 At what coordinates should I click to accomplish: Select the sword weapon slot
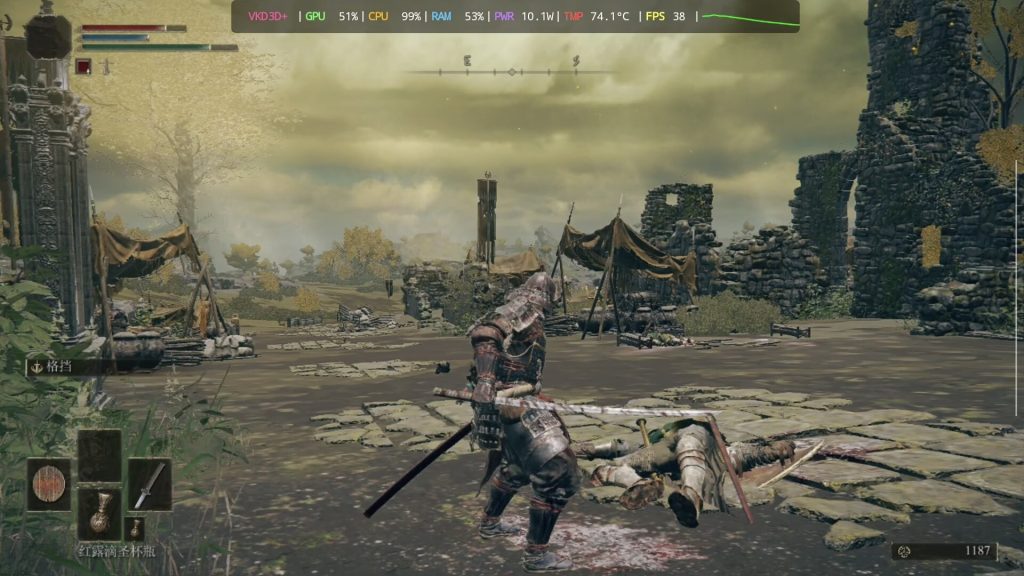pos(149,485)
